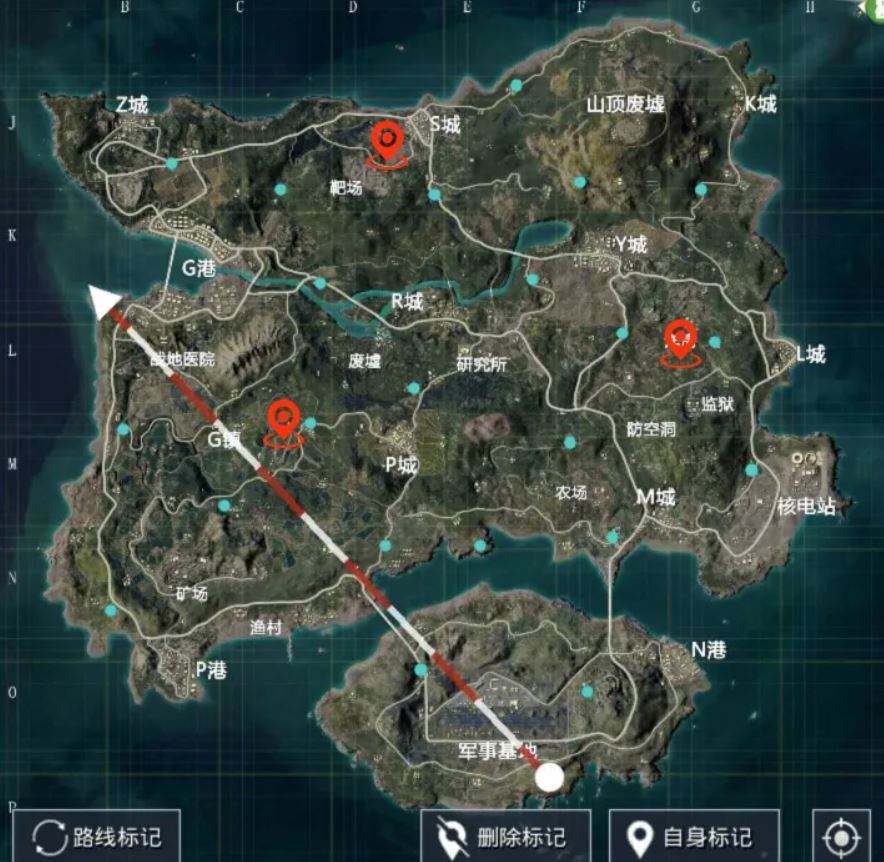Click the red marker beside G镇
The height and width of the screenshot is (862, 884).
tap(284, 419)
